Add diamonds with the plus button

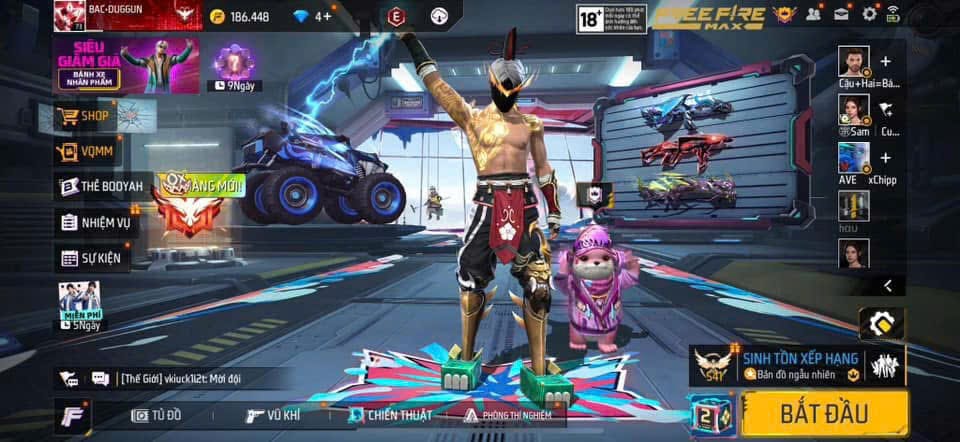click(326, 16)
